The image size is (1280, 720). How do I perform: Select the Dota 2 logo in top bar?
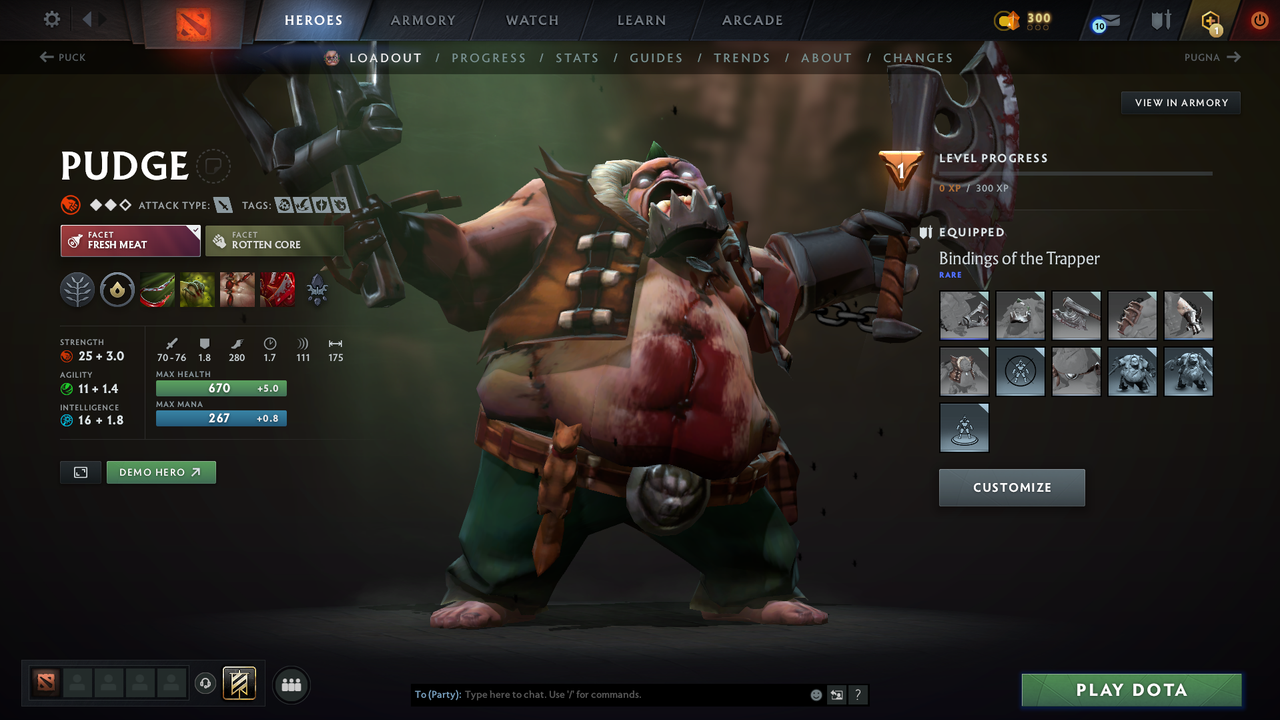194,22
